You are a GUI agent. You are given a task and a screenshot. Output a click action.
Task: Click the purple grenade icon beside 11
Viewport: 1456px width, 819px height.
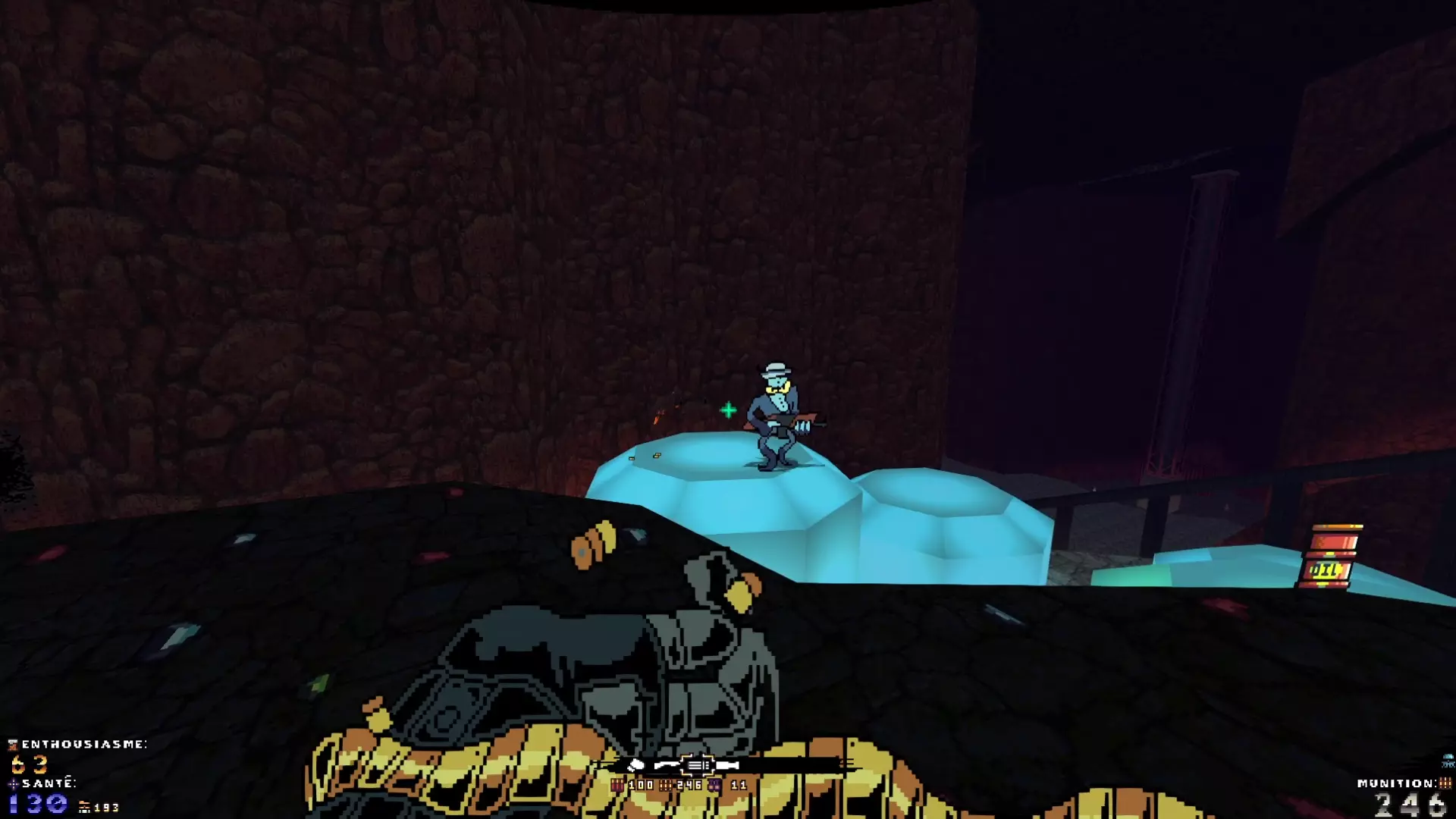point(714,786)
